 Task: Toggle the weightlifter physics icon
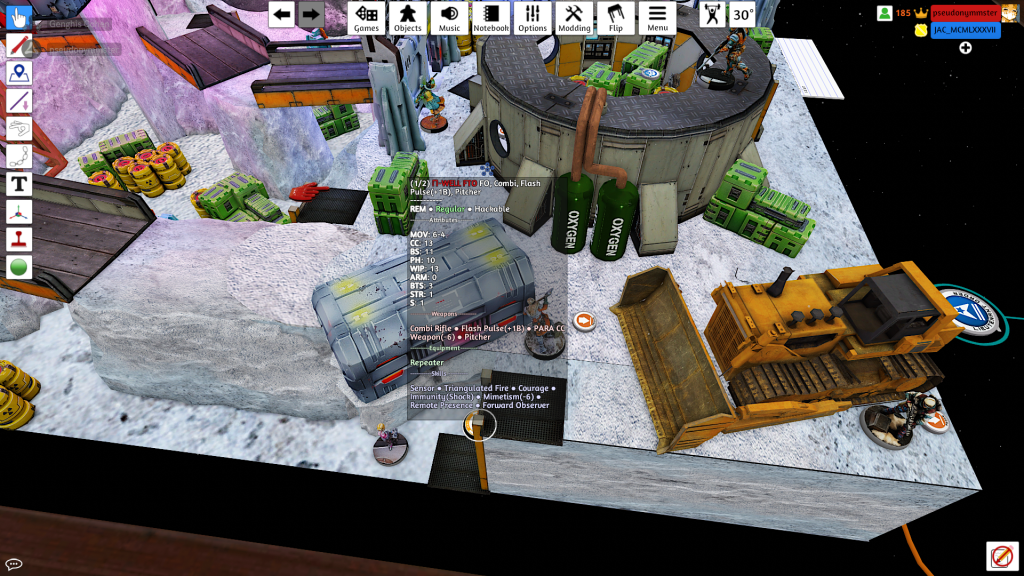[x=712, y=15]
